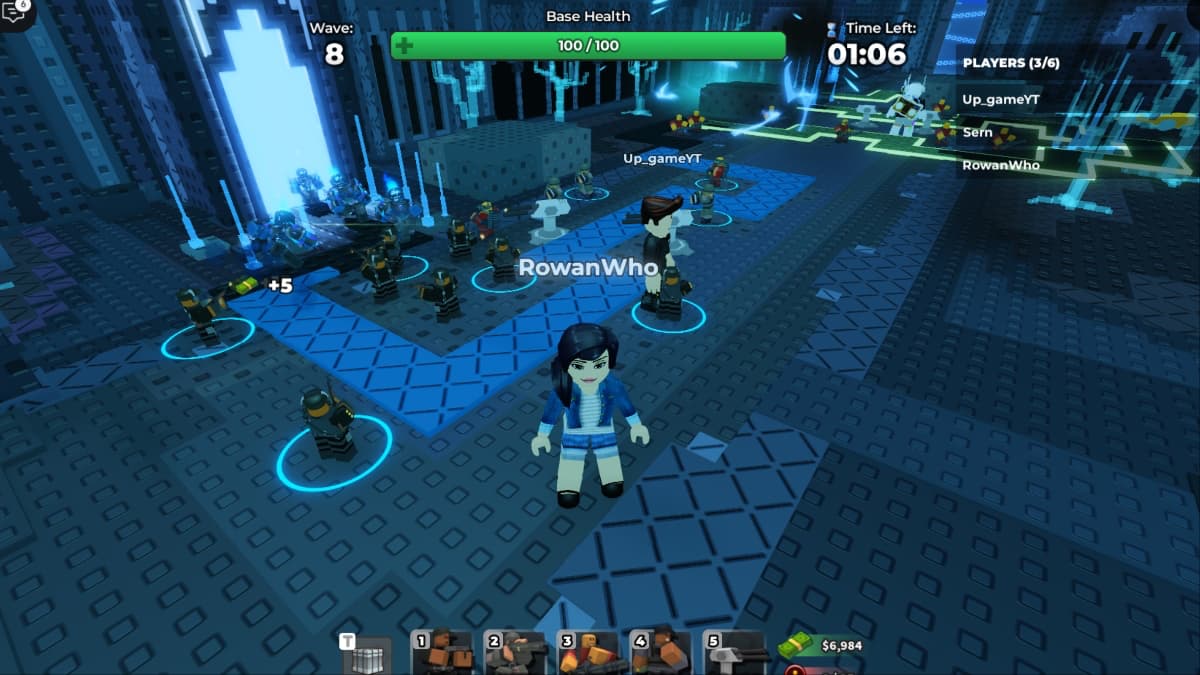1200x675 pixels.
Task: Select tower slot 1 in the hotbar
Action: 443,653
